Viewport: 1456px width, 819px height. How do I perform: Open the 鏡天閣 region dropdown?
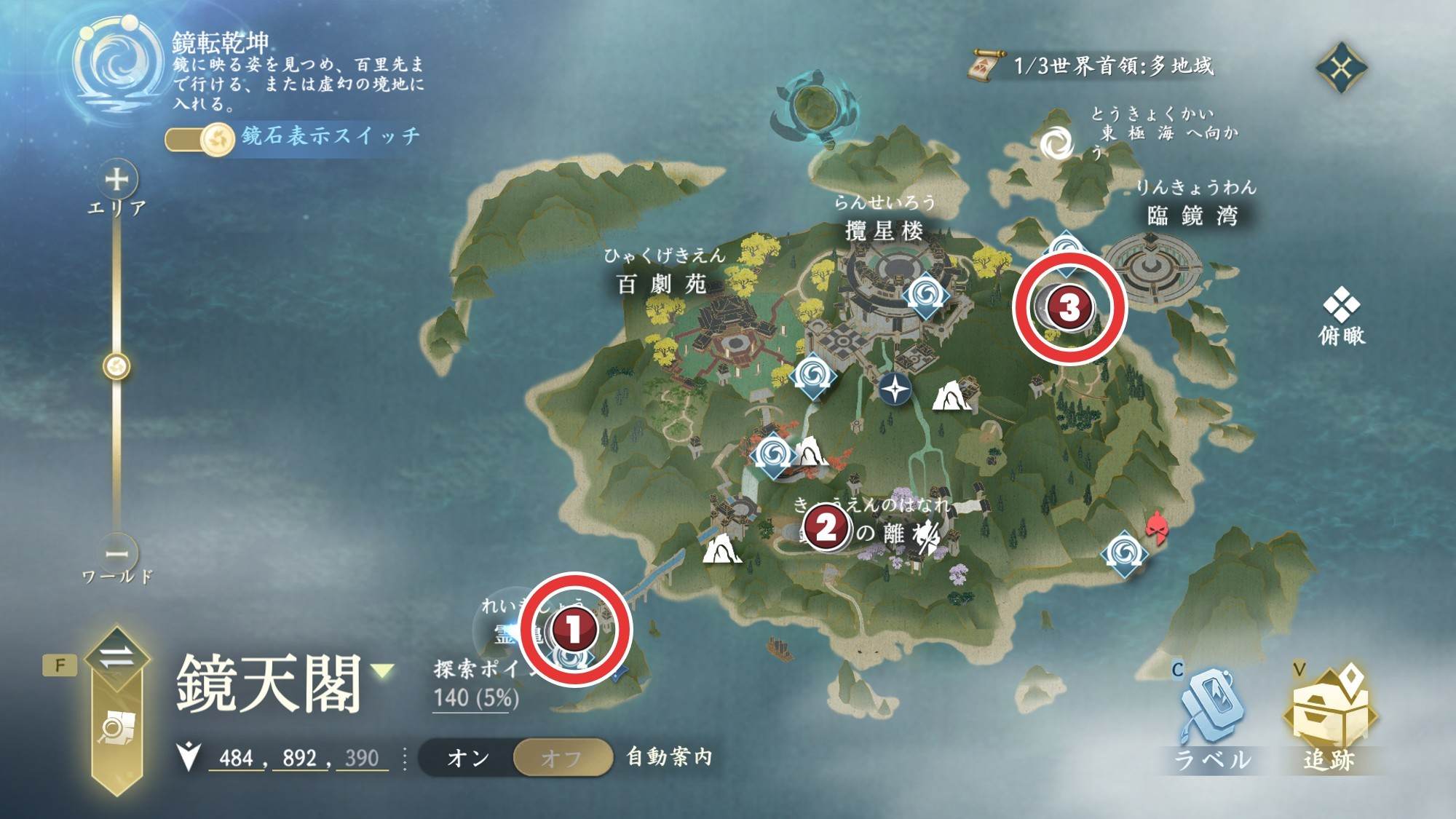[x=384, y=671]
